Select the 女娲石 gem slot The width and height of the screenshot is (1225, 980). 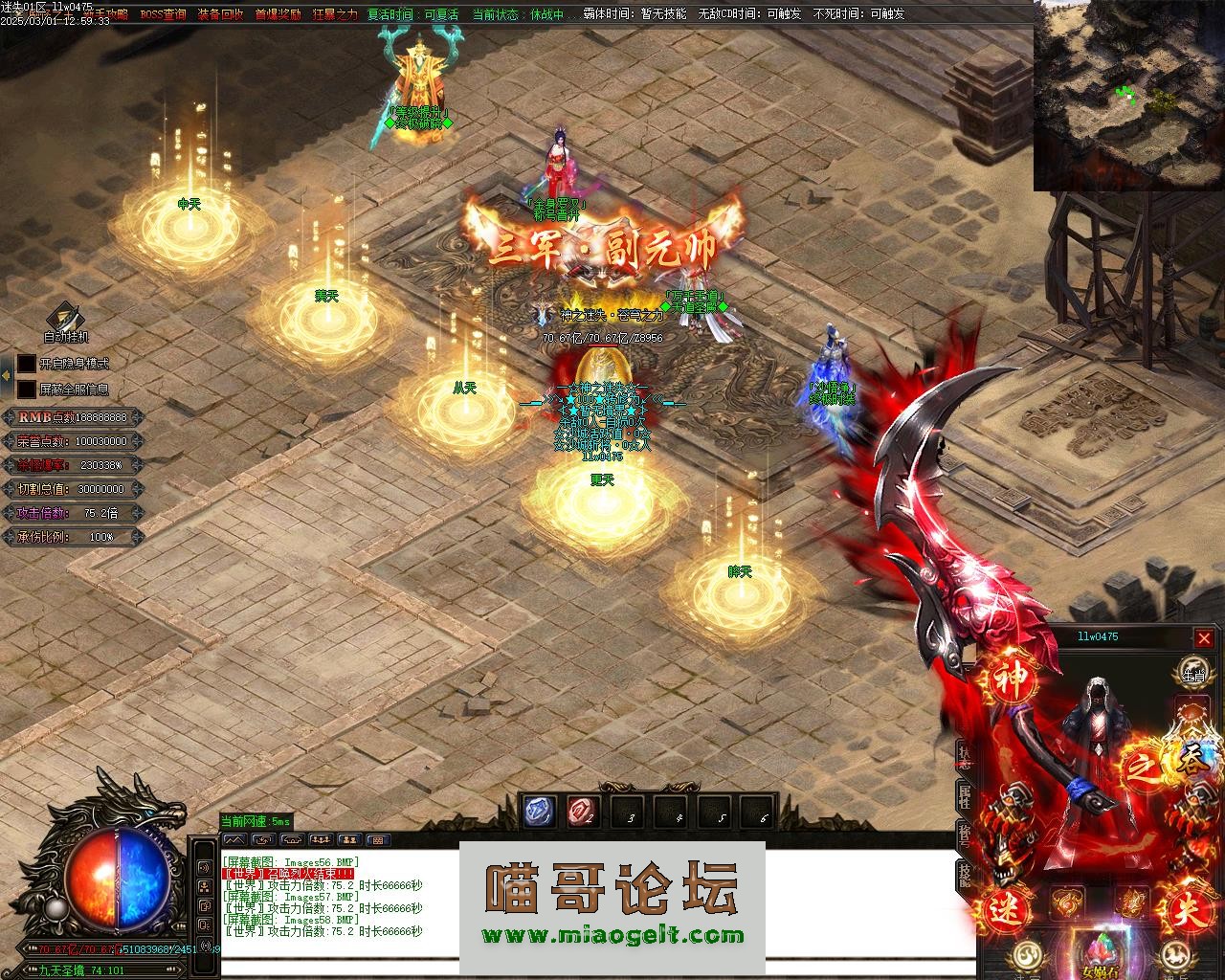[1100, 954]
